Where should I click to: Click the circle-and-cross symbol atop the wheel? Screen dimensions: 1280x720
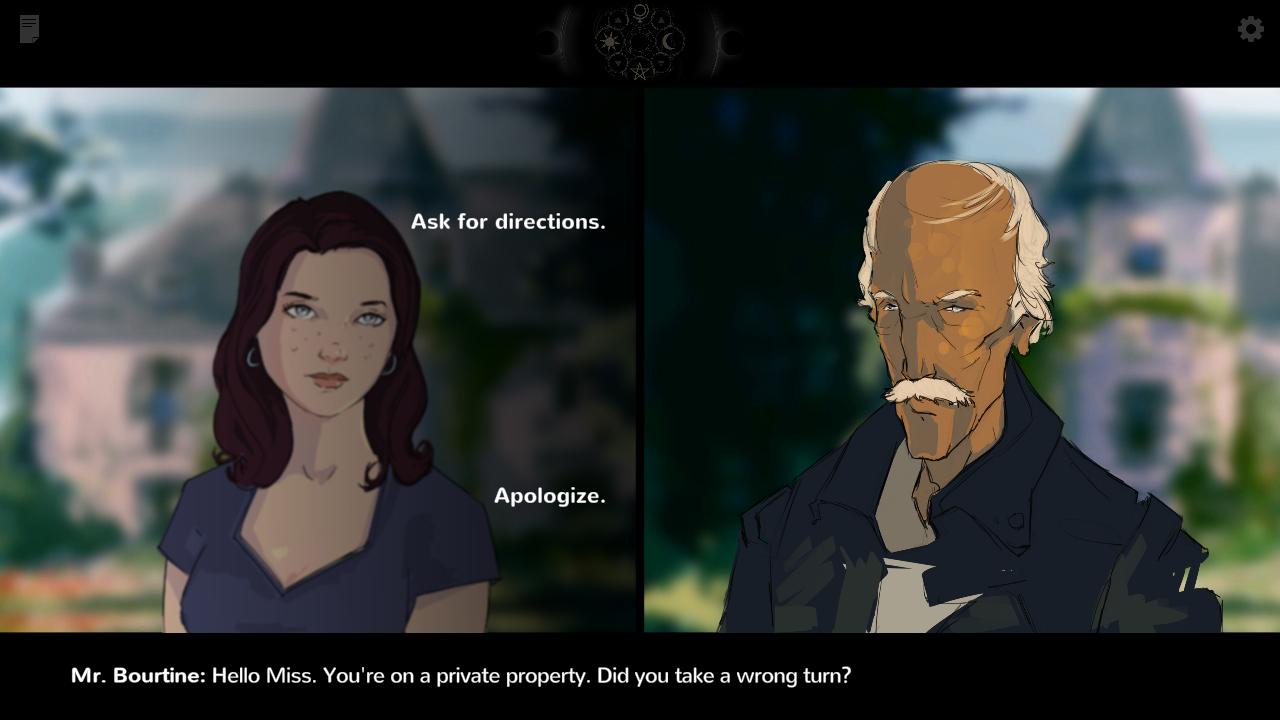(x=641, y=12)
